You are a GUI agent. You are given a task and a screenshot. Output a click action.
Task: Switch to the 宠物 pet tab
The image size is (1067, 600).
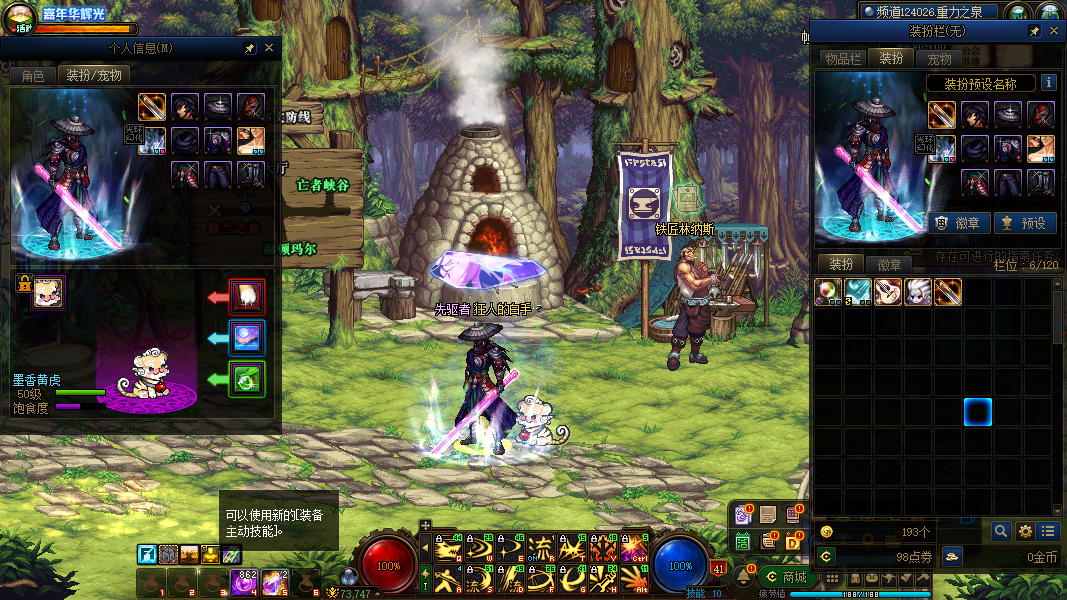click(x=939, y=59)
